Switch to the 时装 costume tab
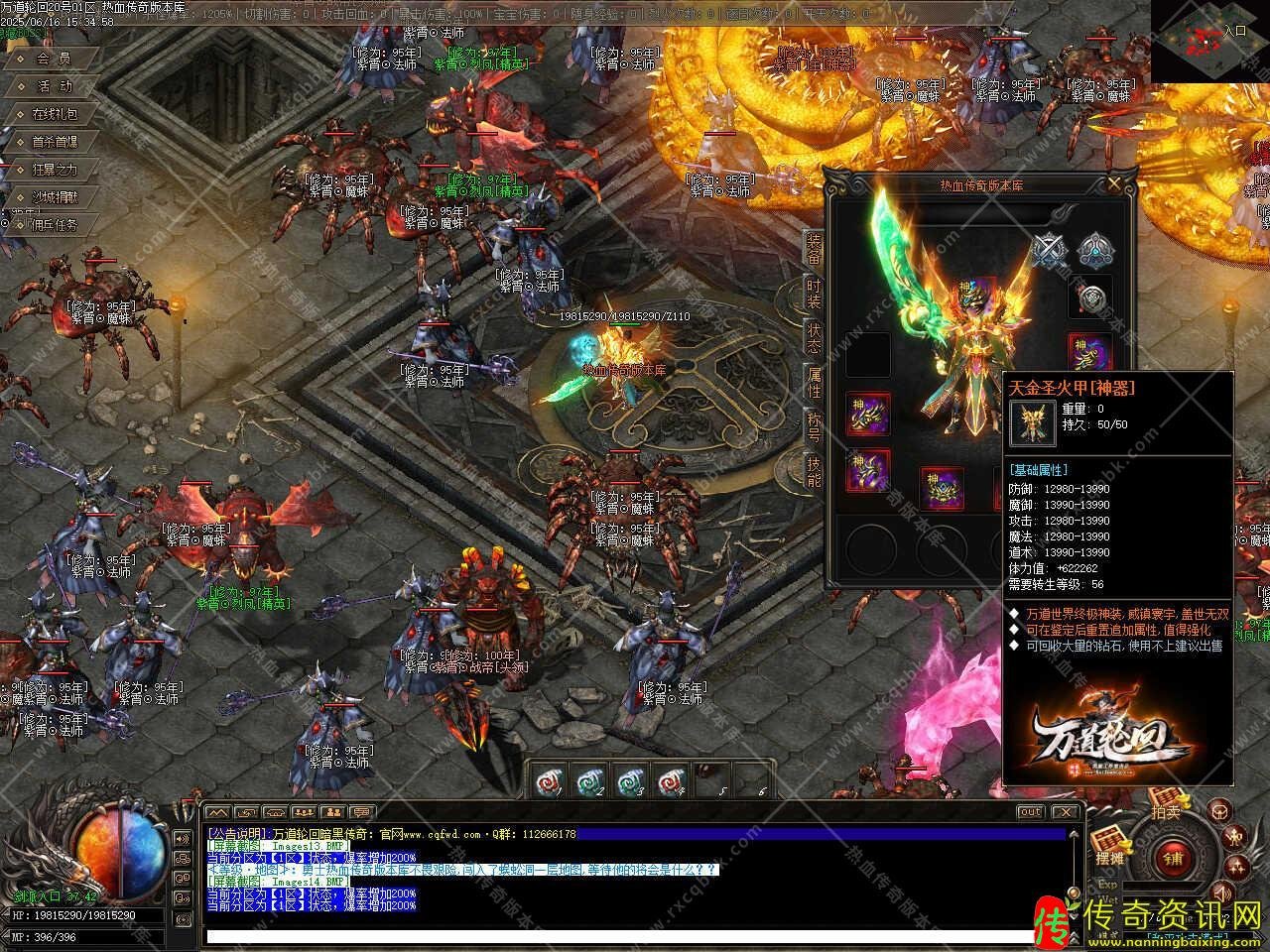Image resolution: width=1270 pixels, height=952 pixels. click(814, 295)
